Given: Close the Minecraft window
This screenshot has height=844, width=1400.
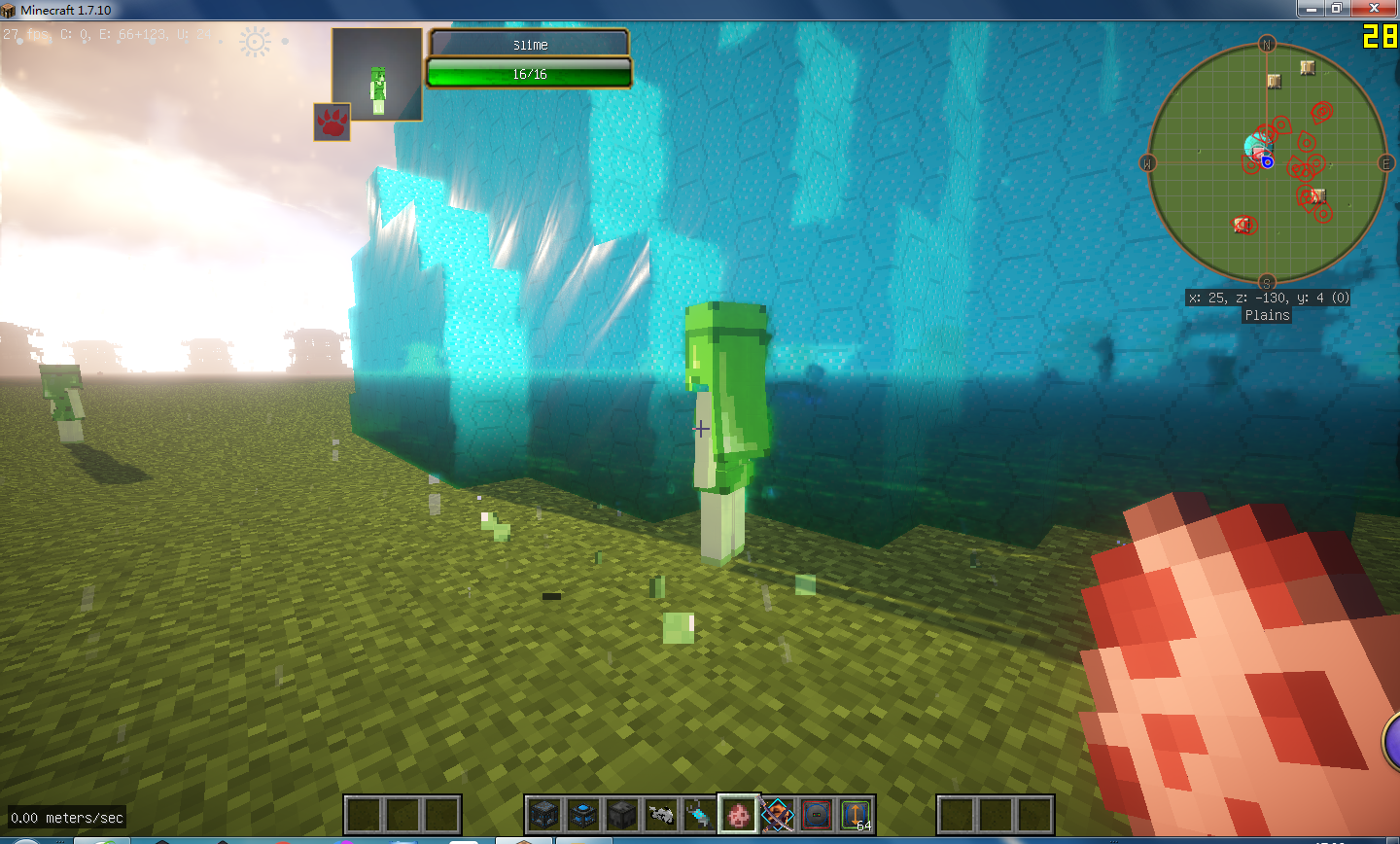Looking at the screenshot, I should pos(1375,9).
